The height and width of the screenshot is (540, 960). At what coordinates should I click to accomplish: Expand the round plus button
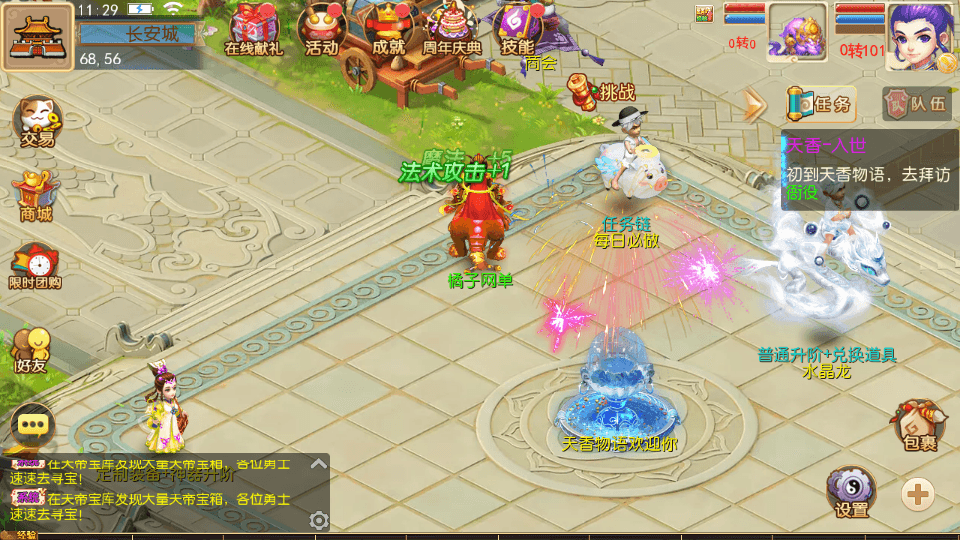918,492
